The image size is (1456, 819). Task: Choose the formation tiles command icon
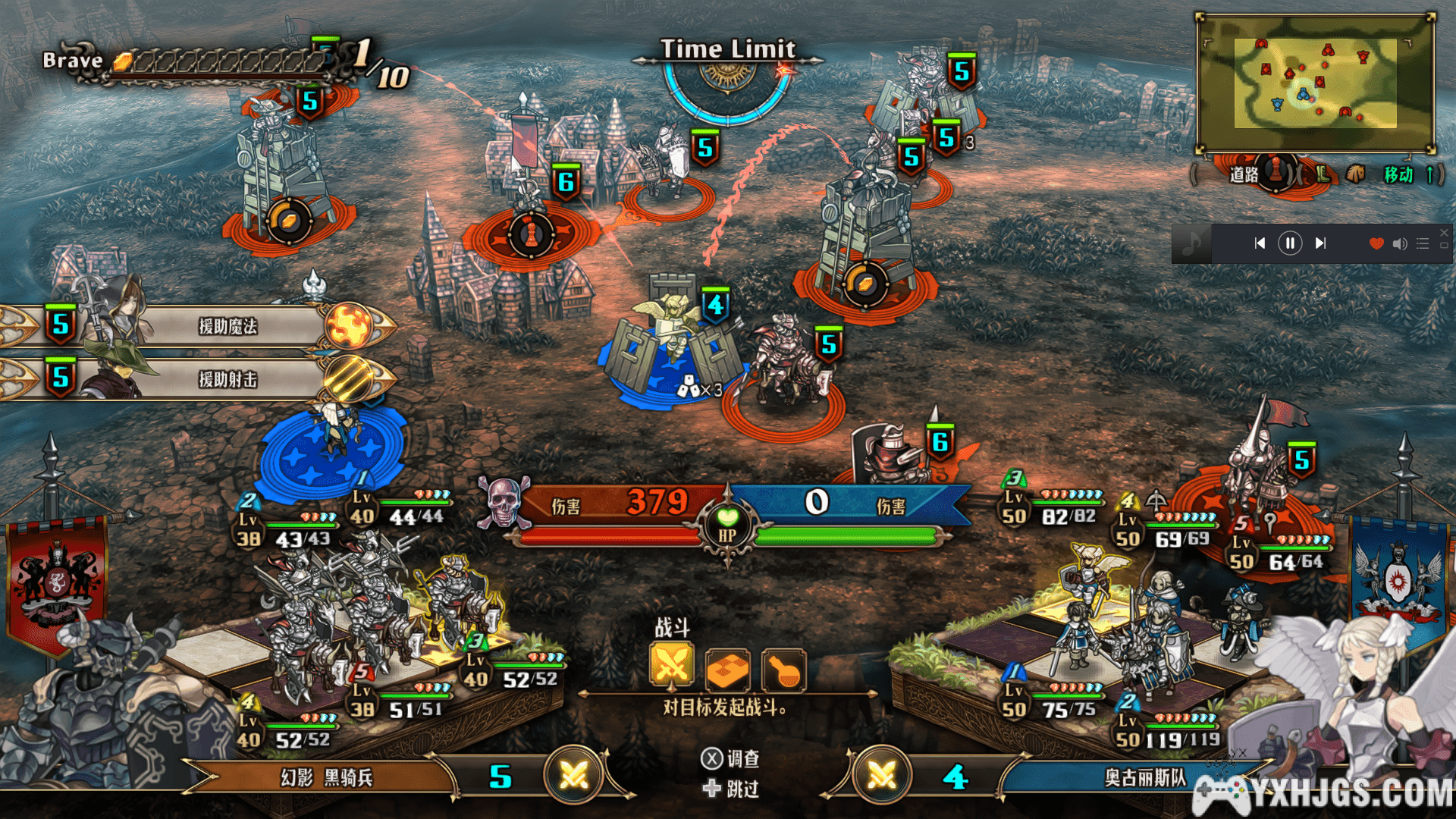click(727, 670)
